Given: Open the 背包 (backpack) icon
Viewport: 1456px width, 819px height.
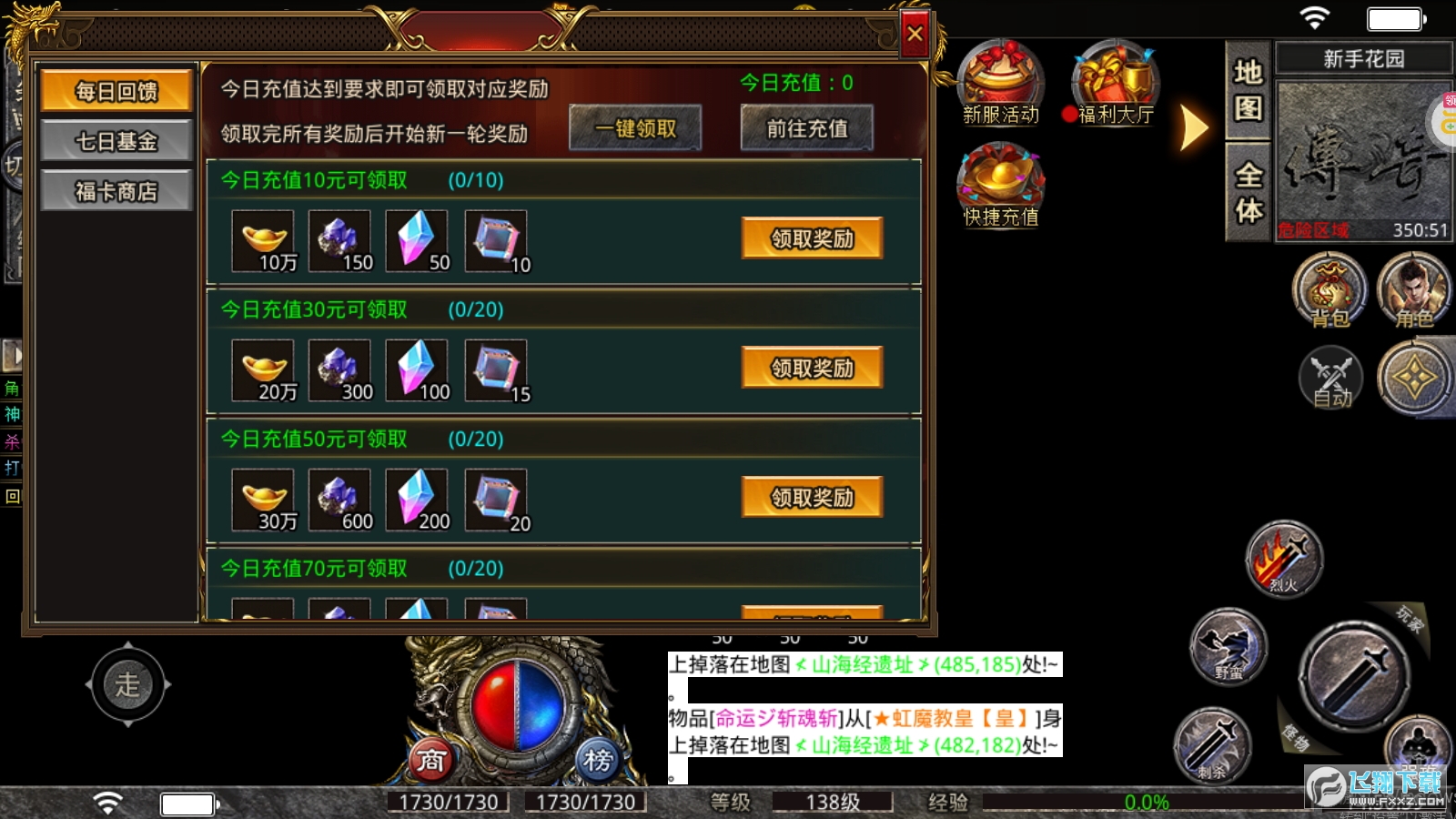Looking at the screenshot, I should (x=1329, y=291).
